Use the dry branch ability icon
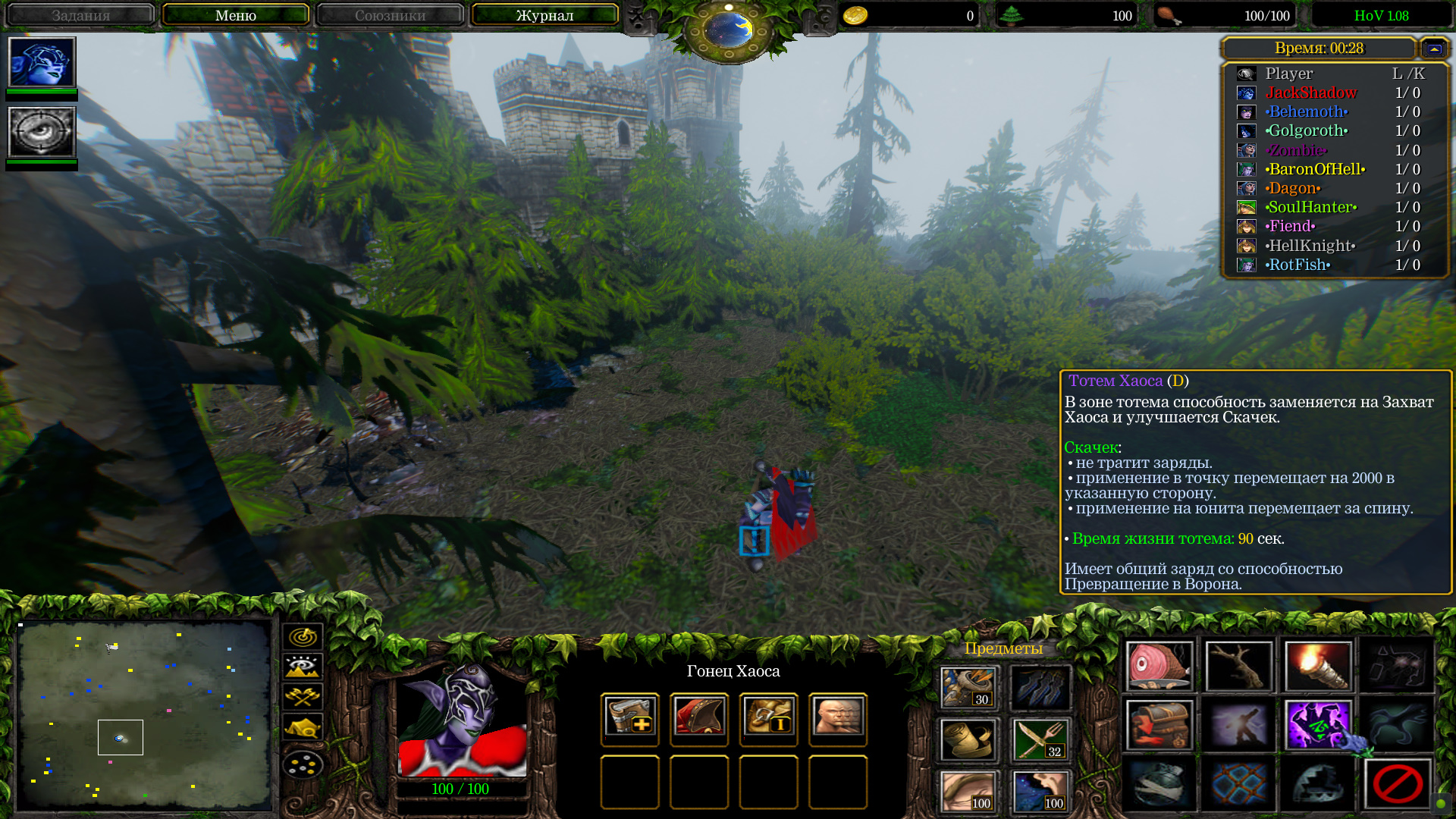The height and width of the screenshot is (819, 1456). [x=1238, y=666]
